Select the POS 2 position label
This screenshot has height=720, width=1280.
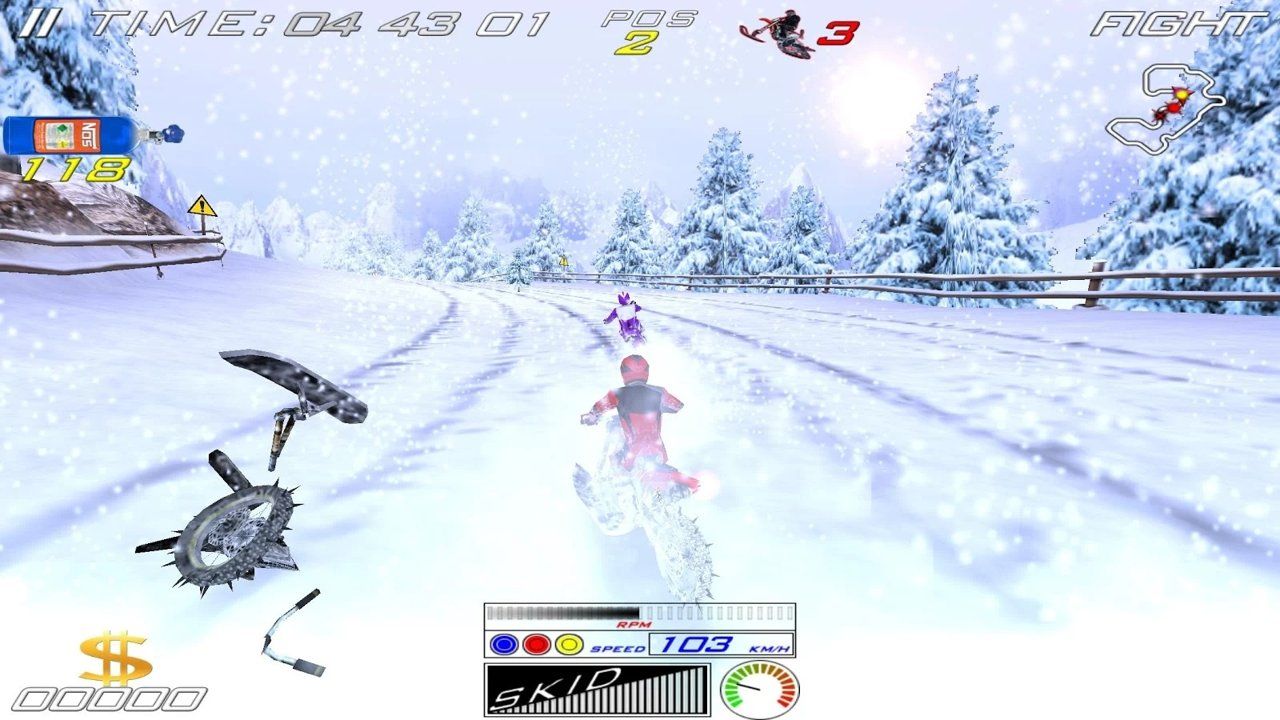point(650,30)
